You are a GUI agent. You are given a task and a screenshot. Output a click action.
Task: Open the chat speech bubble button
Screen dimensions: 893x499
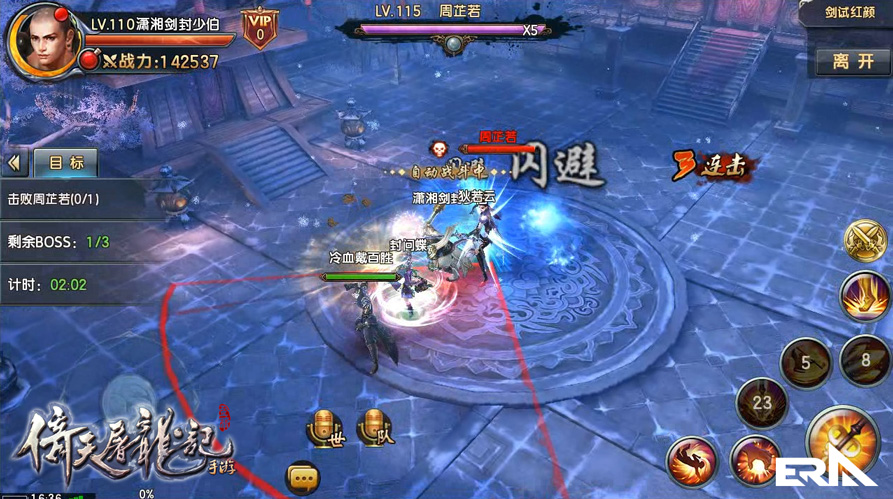tap(302, 477)
